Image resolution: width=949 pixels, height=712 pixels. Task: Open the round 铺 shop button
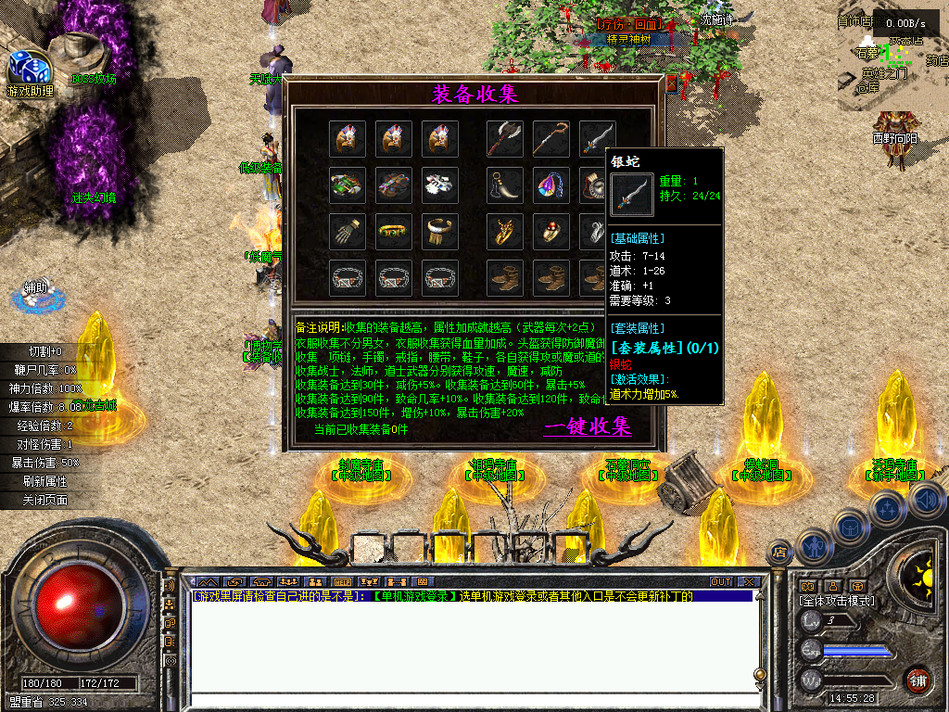tap(916, 677)
